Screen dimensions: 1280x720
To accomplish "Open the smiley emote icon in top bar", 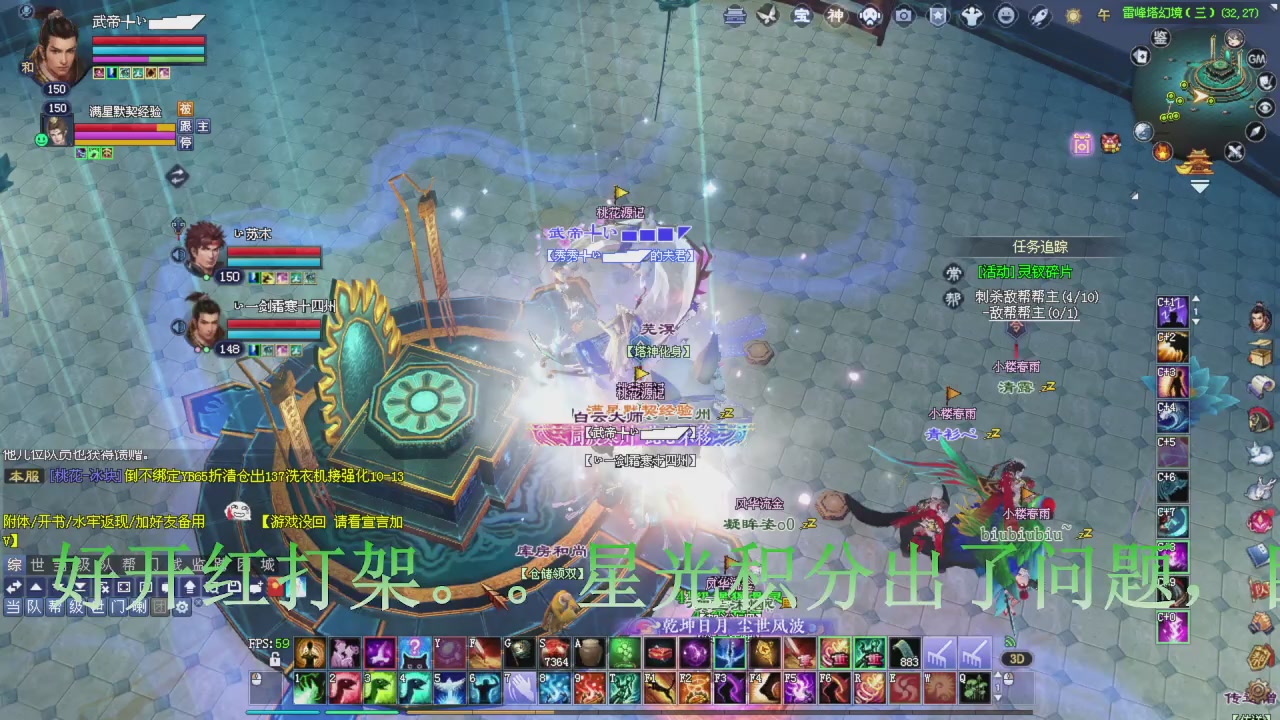I will [1006, 16].
